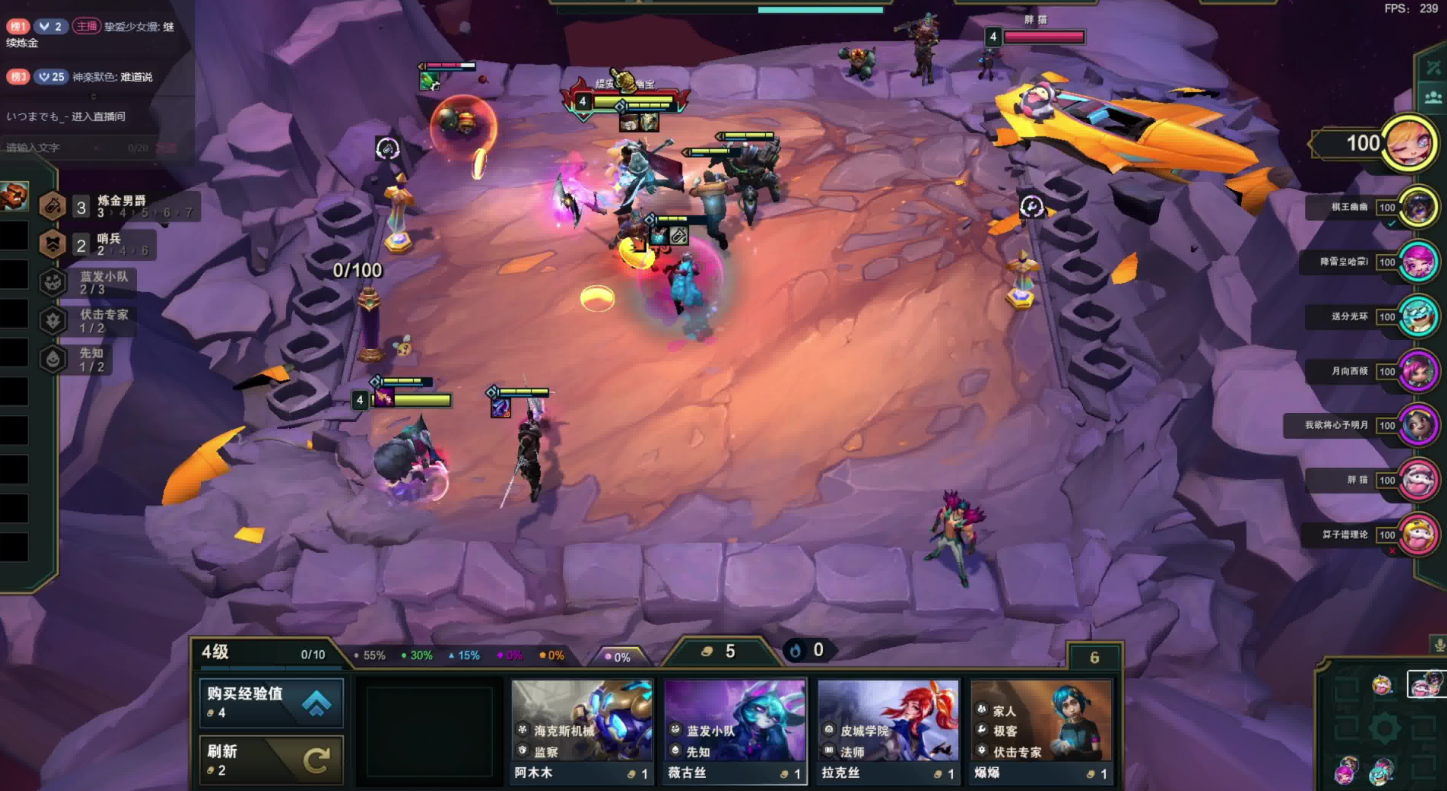This screenshot has width=1447, height=791.
Task: Select the item in the left item bench
Action: coord(14,195)
